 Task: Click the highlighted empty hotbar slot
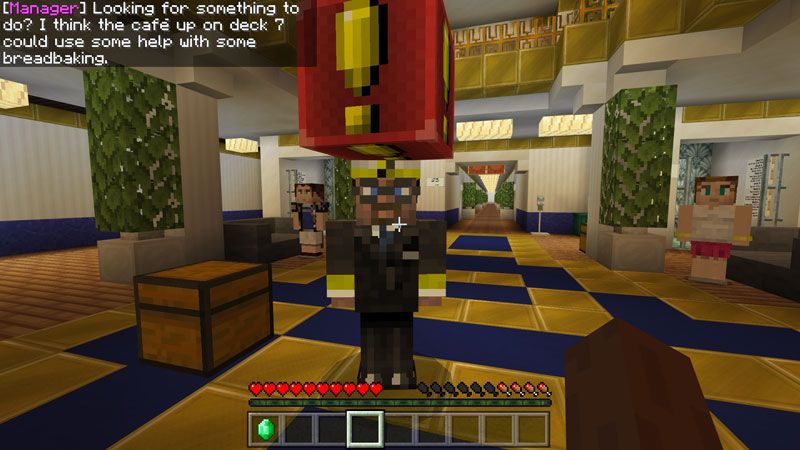[x=365, y=428]
